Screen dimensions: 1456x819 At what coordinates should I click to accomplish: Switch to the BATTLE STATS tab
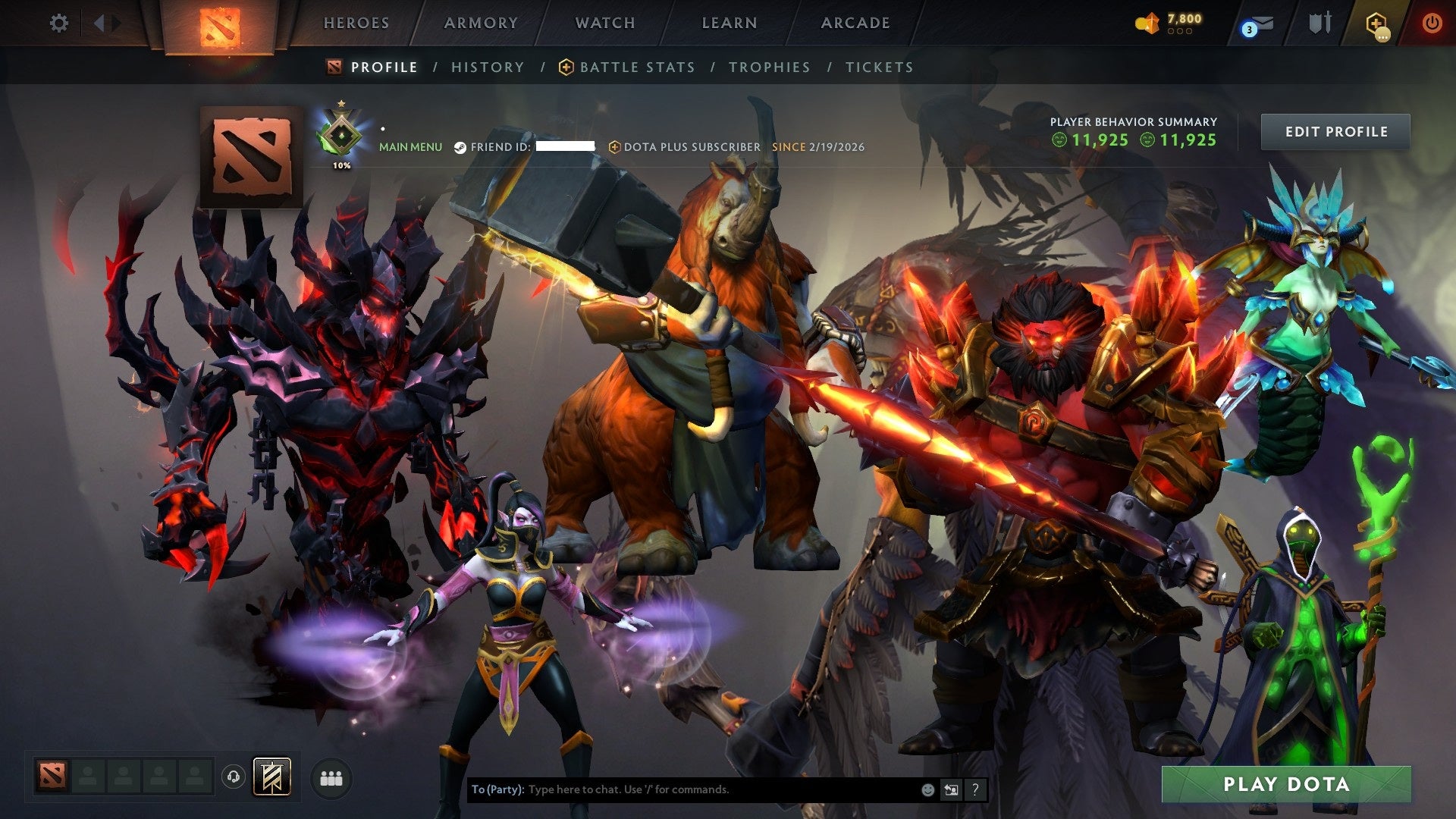coord(635,67)
